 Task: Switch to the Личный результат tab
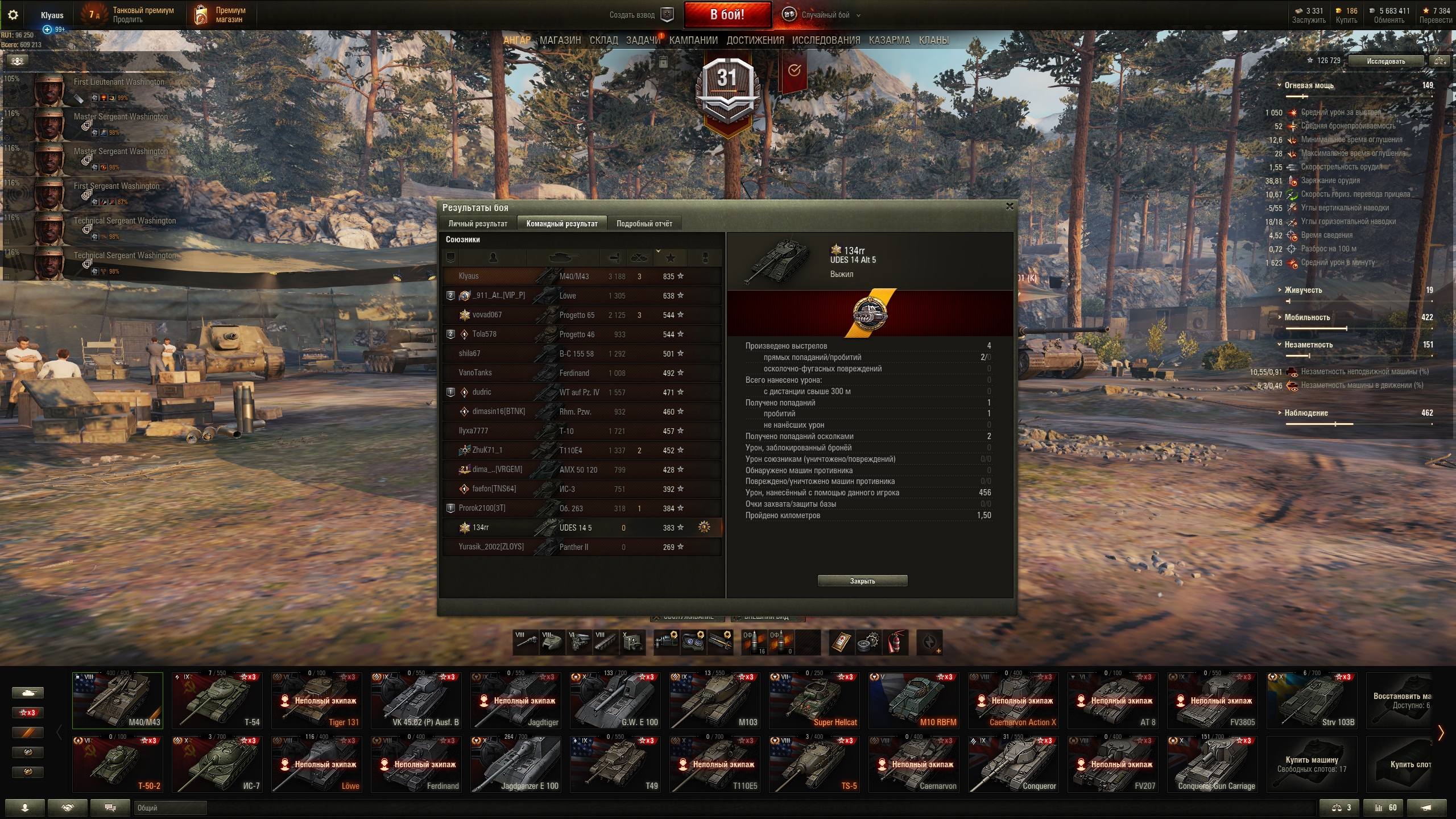point(478,224)
